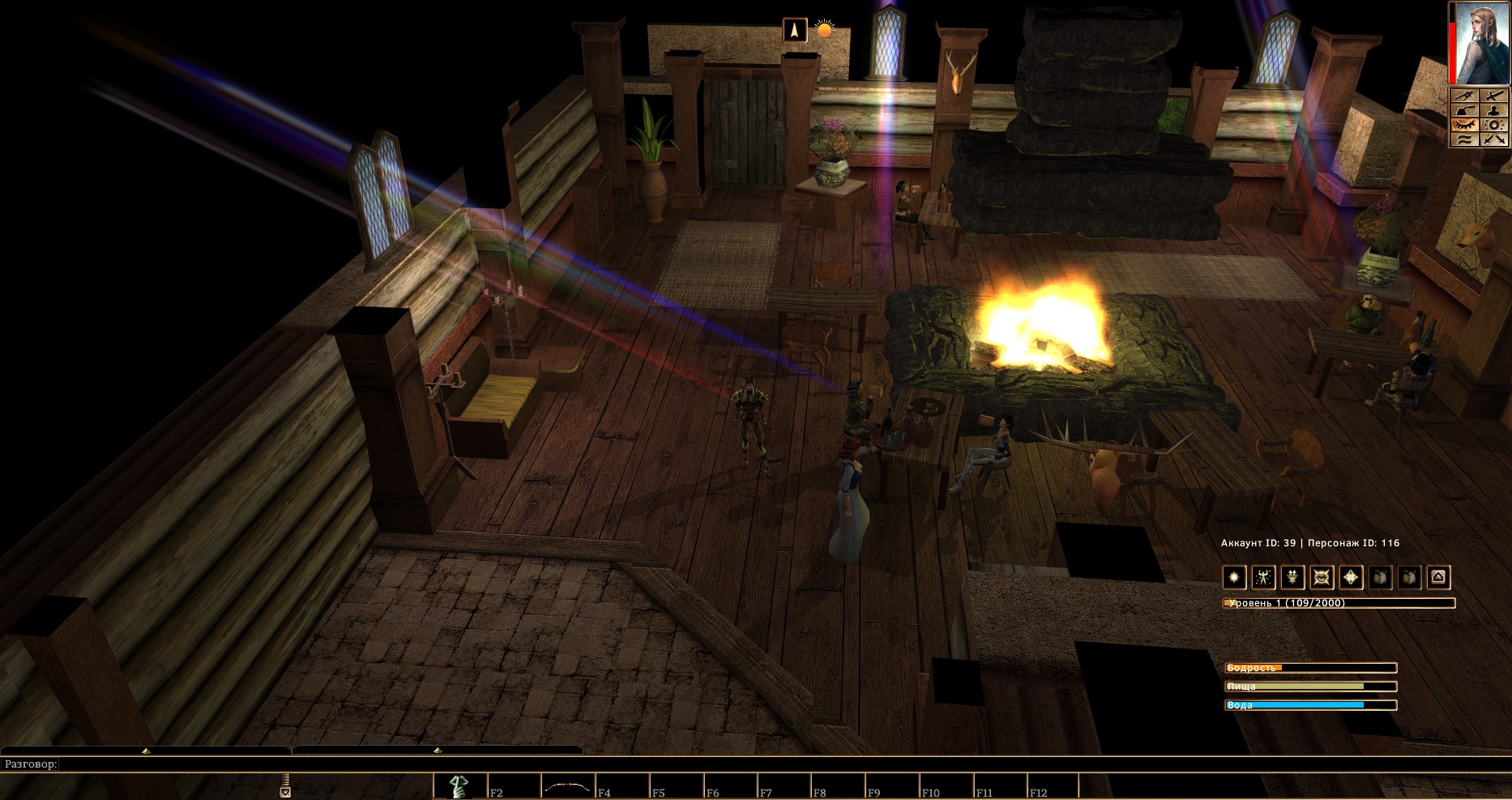The image size is (1512, 800).
Task: Click the down arrow beside the quickbar
Action: (x=285, y=793)
